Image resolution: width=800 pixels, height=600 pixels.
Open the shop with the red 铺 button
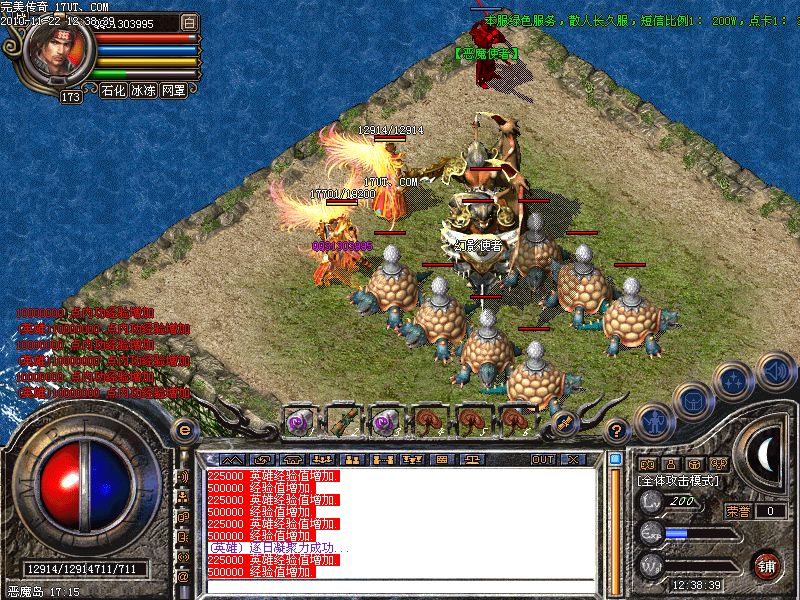pyautogui.click(x=766, y=565)
